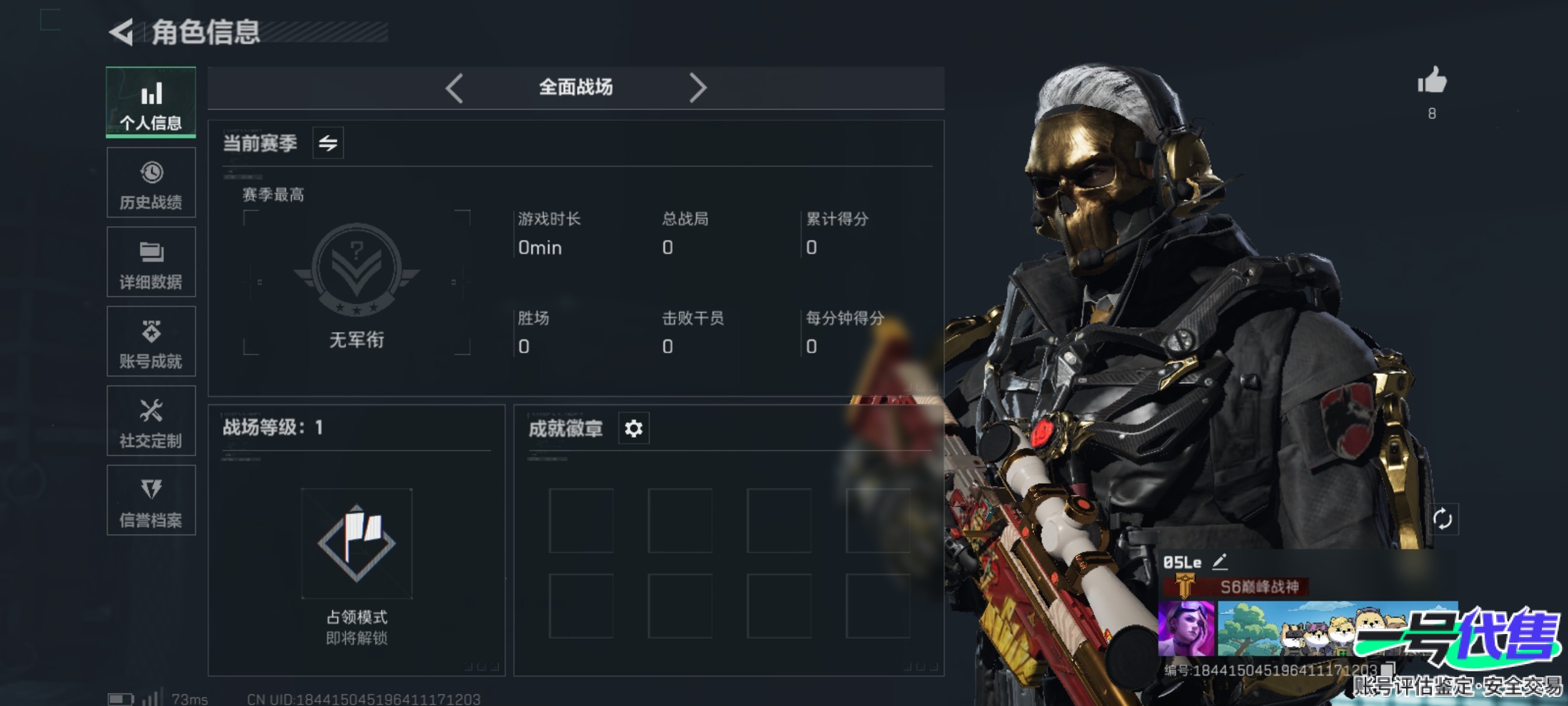Toggle the season swap button next to 当前赛季
The image size is (1568, 706).
[328, 143]
